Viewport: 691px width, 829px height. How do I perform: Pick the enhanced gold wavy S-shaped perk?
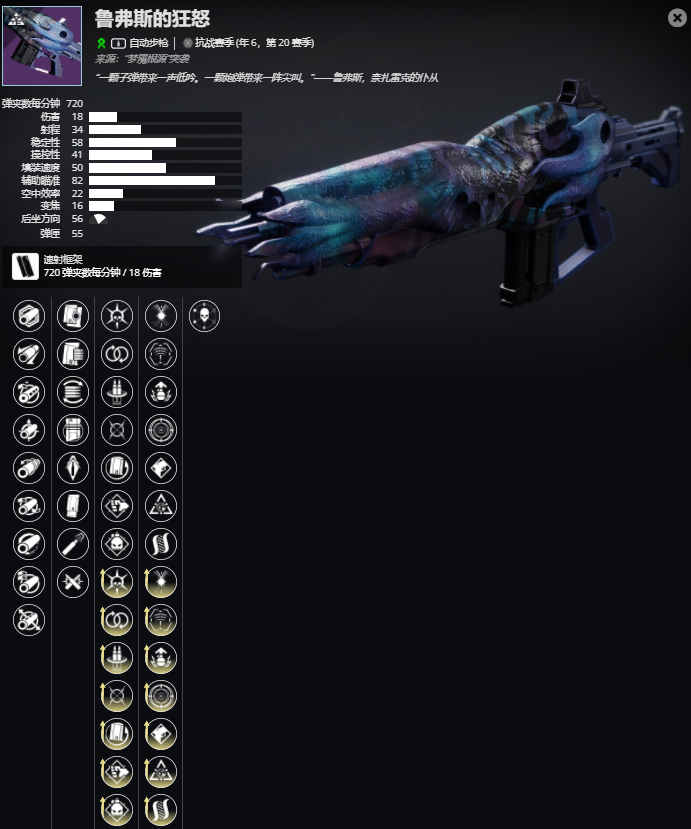coord(161,810)
